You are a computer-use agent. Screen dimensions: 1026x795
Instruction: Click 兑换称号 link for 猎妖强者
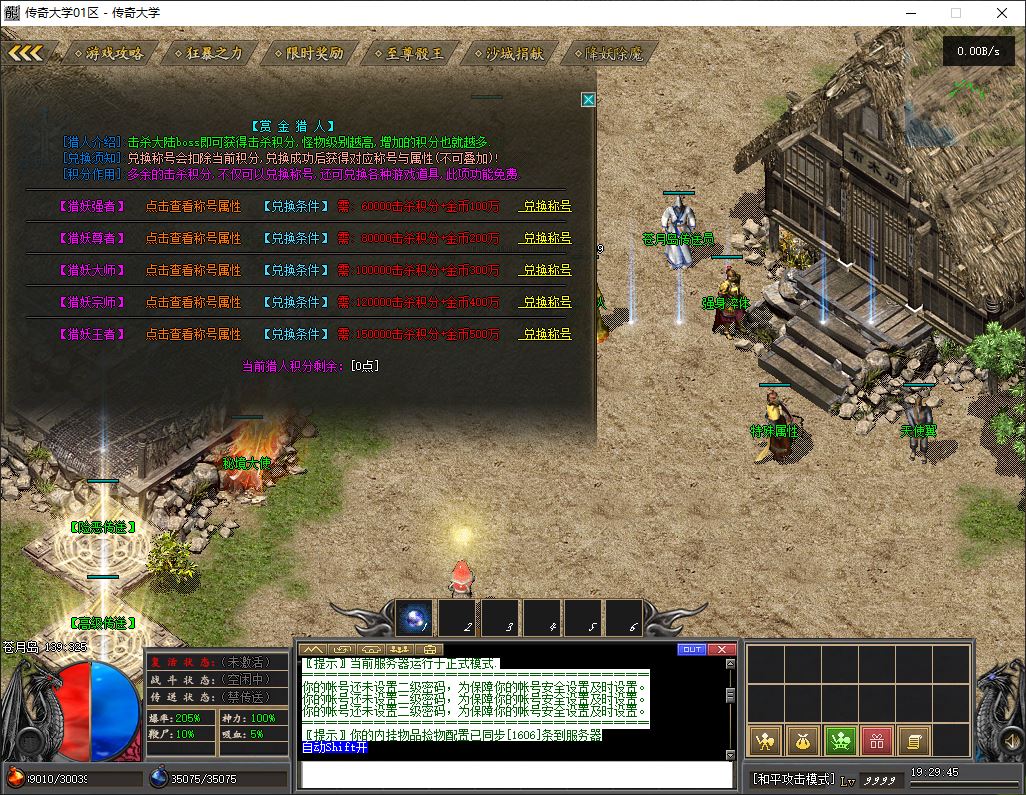pyautogui.click(x=546, y=206)
